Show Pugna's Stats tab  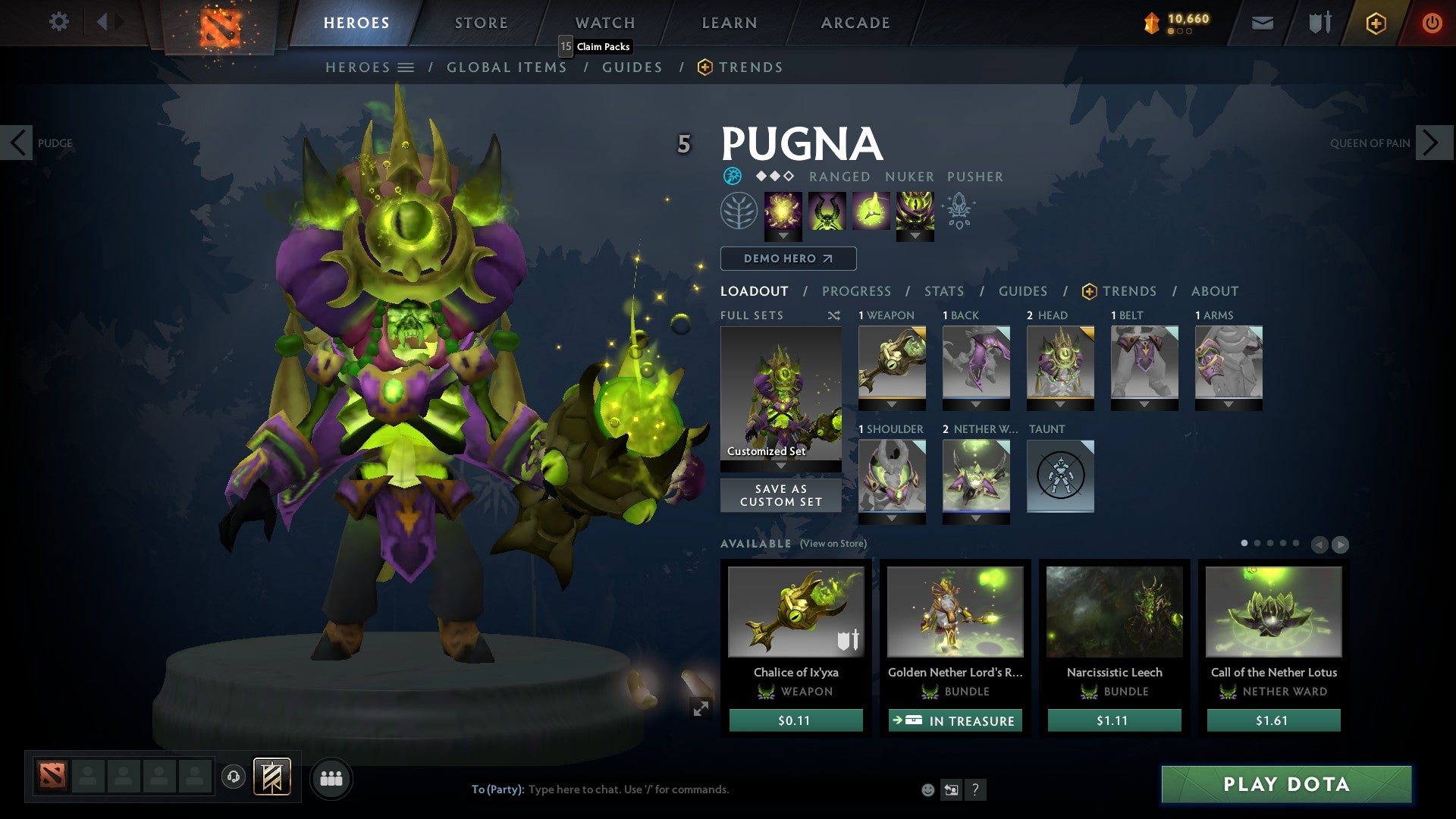943,291
